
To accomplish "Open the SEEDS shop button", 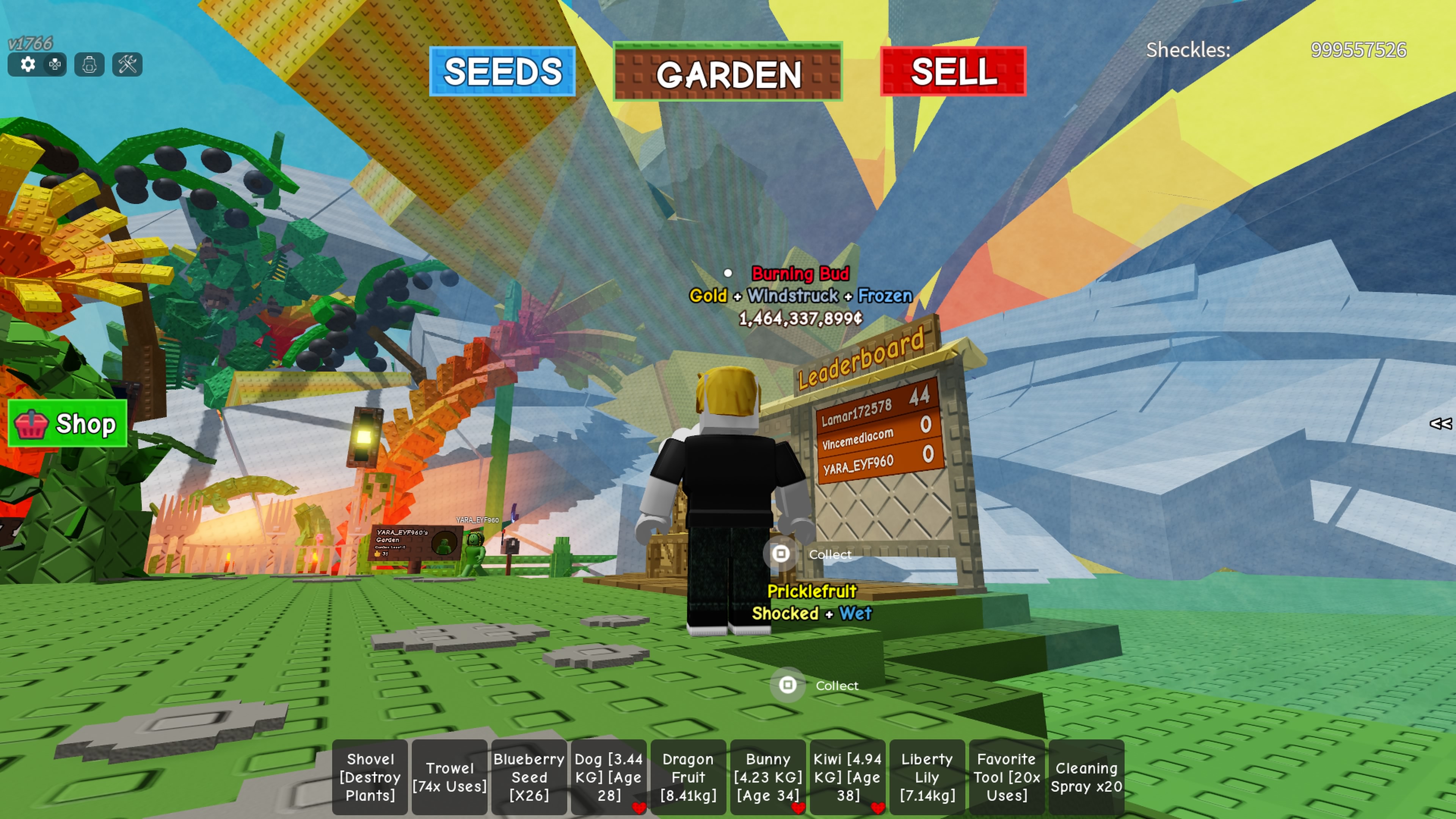I will point(502,72).
